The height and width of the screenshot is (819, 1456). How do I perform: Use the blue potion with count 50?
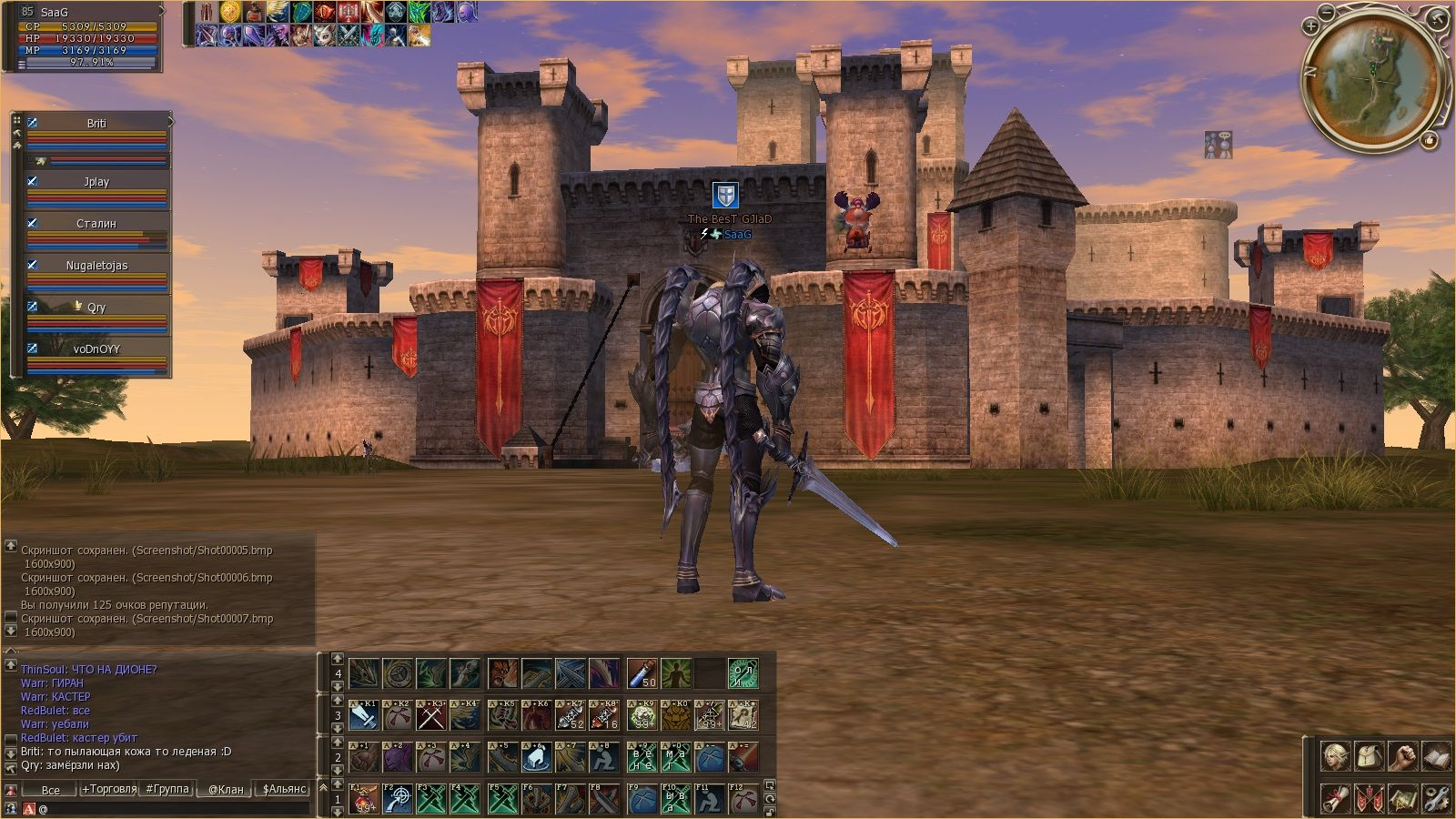(x=642, y=674)
